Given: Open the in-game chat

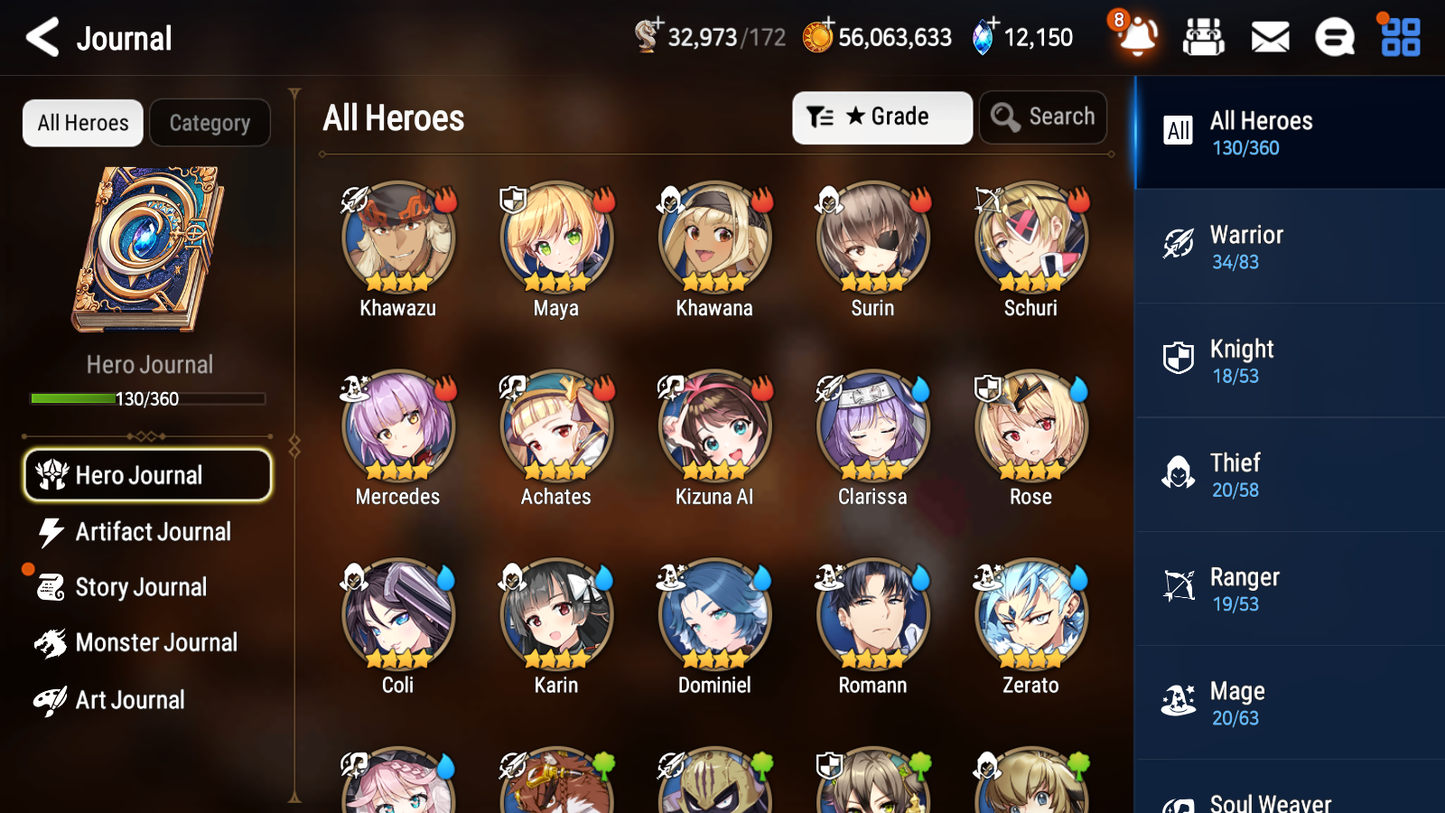Looking at the screenshot, I should pyautogui.click(x=1334, y=36).
